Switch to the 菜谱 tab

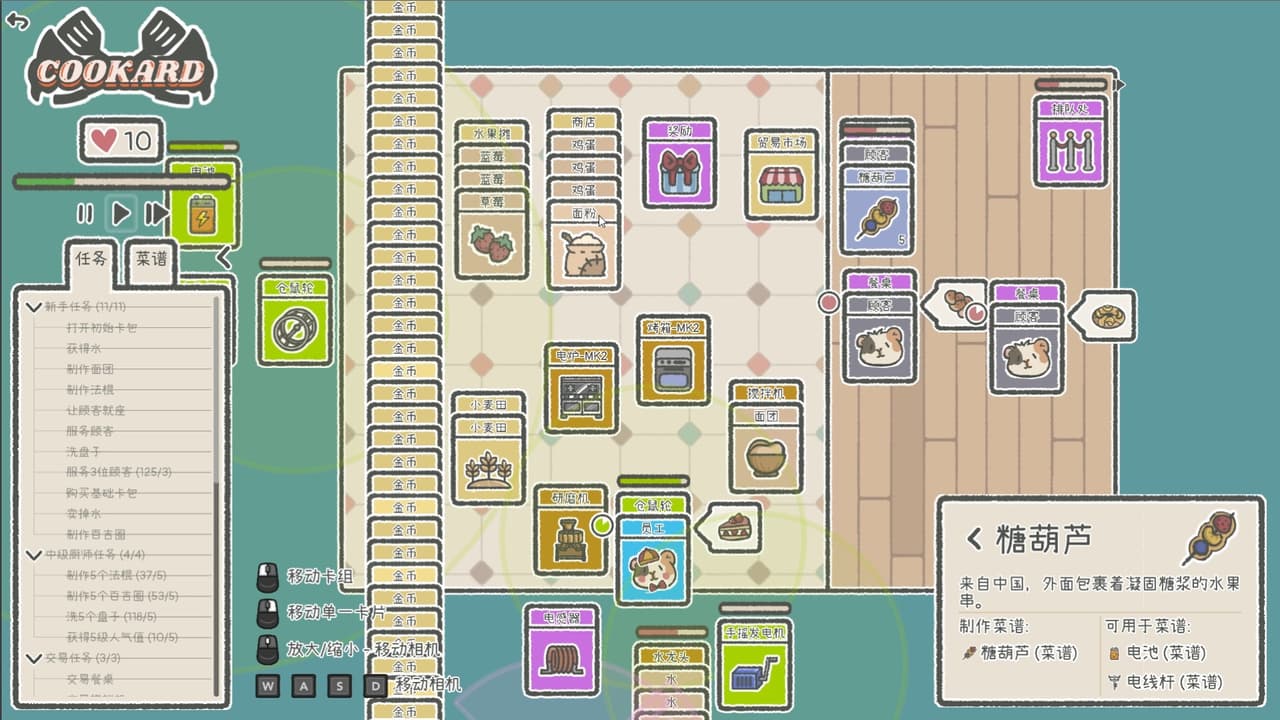(x=151, y=259)
